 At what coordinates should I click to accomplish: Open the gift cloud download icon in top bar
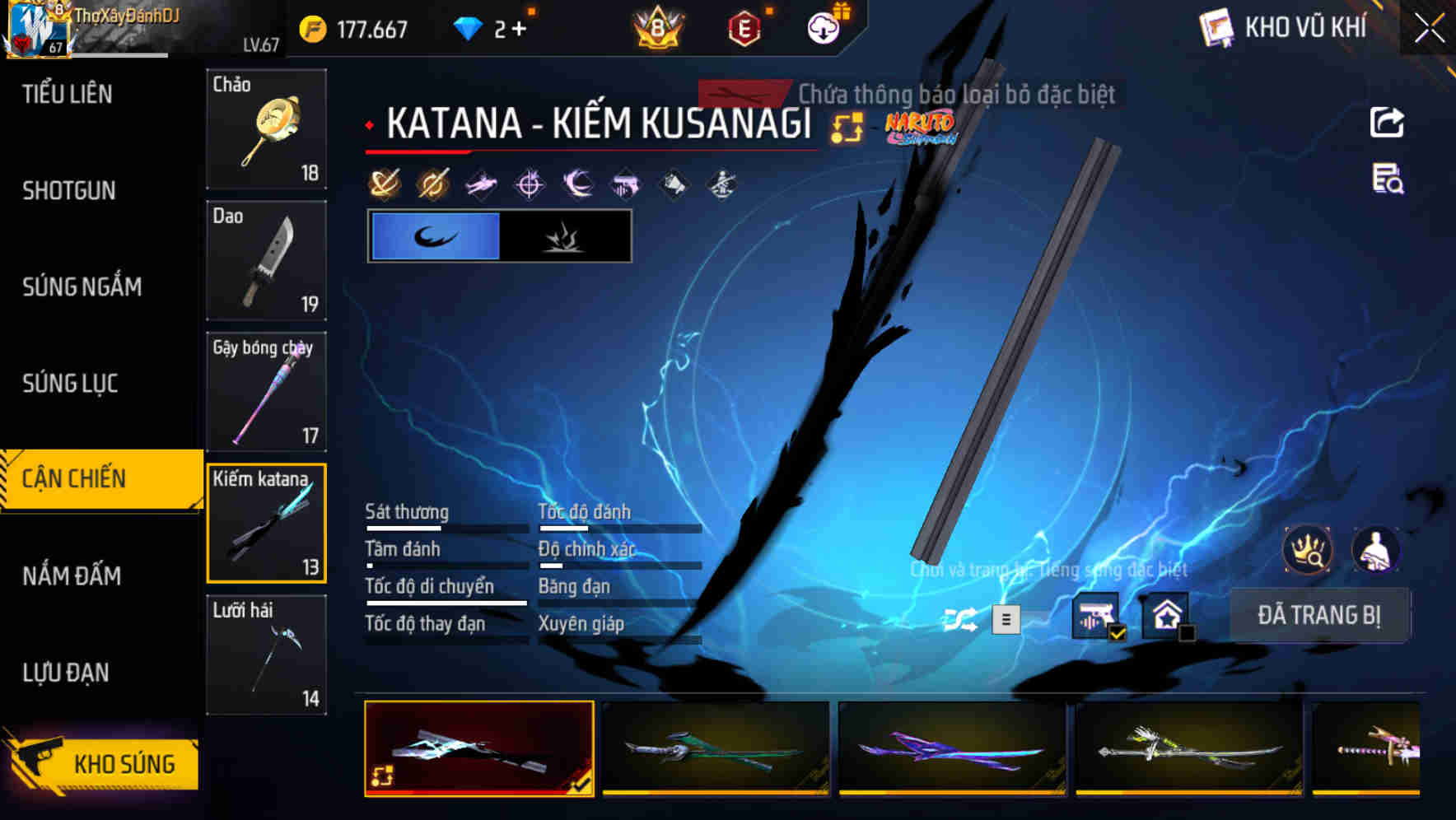[822, 28]
